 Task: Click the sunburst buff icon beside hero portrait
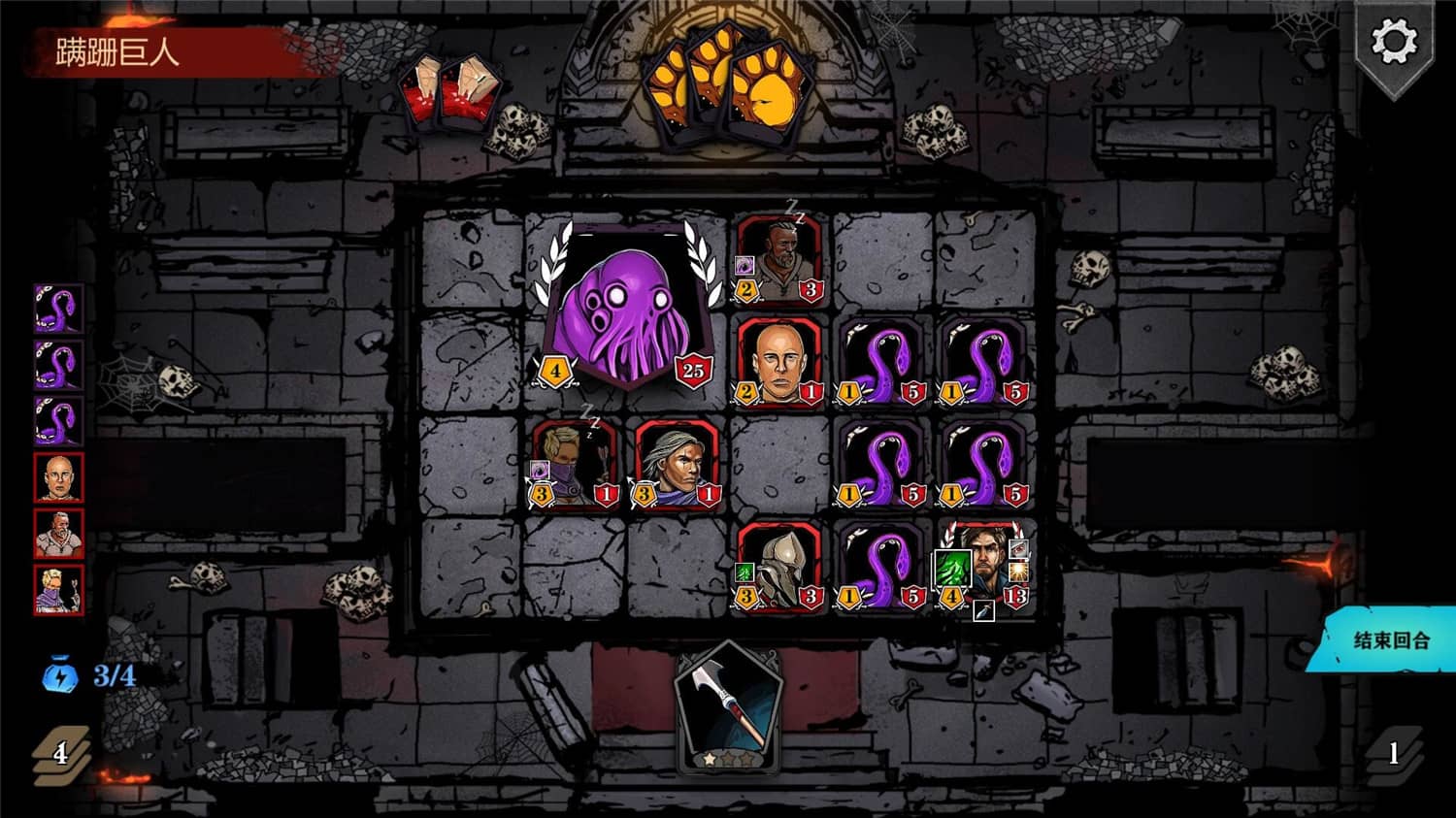point(1018,573)
